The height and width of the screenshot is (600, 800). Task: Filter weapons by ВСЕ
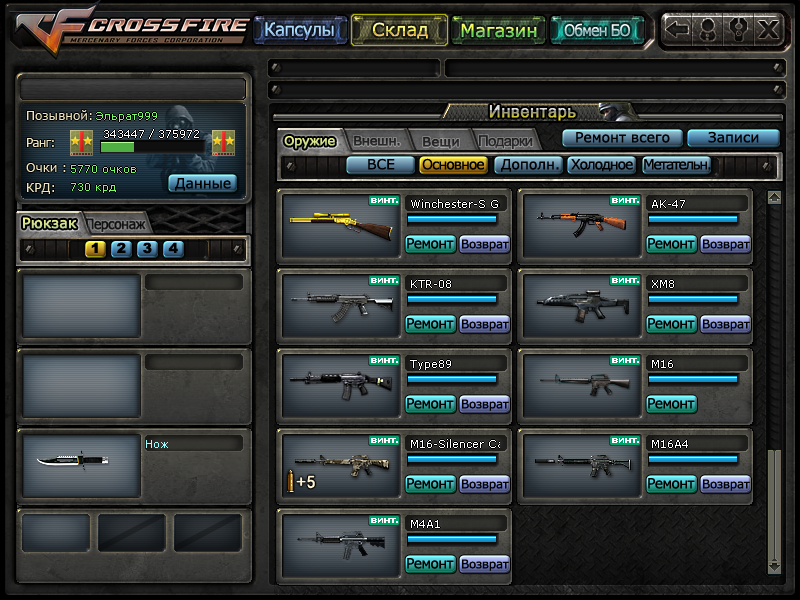380,165
